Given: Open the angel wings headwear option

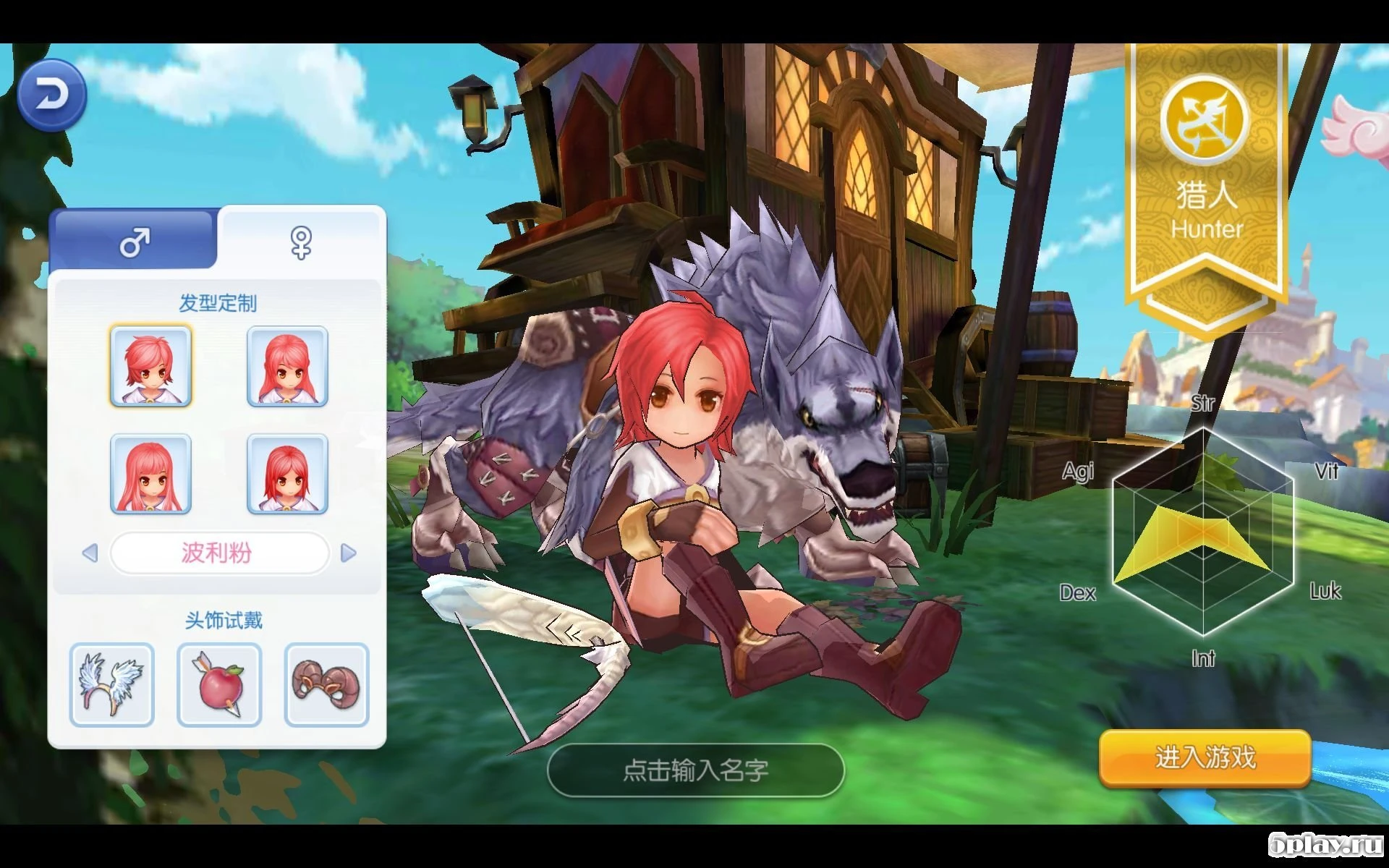Looking at the screenshot, I should pyautogui.click(x=111, y=683).
